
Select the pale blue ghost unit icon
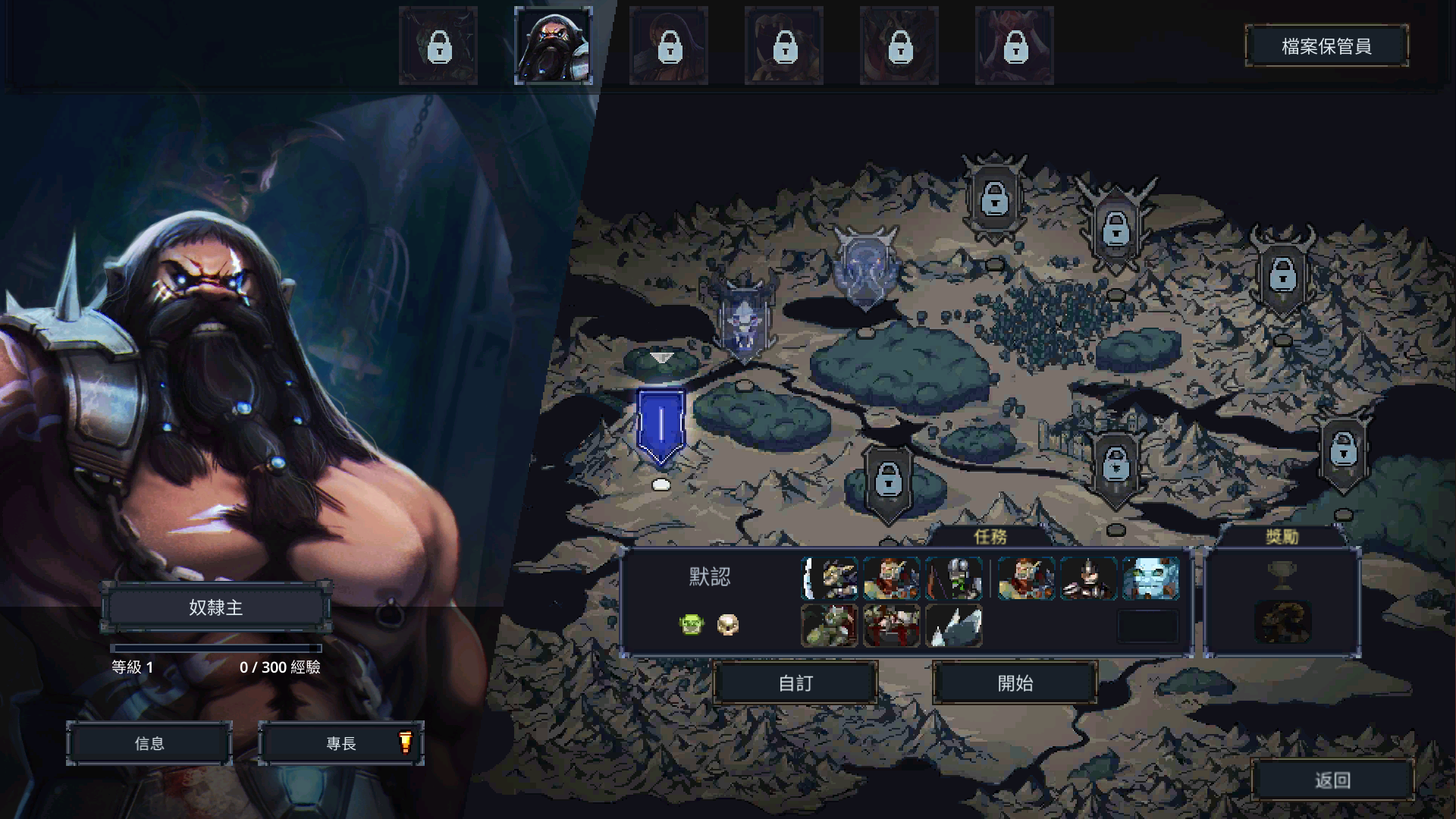[1150, 578]
